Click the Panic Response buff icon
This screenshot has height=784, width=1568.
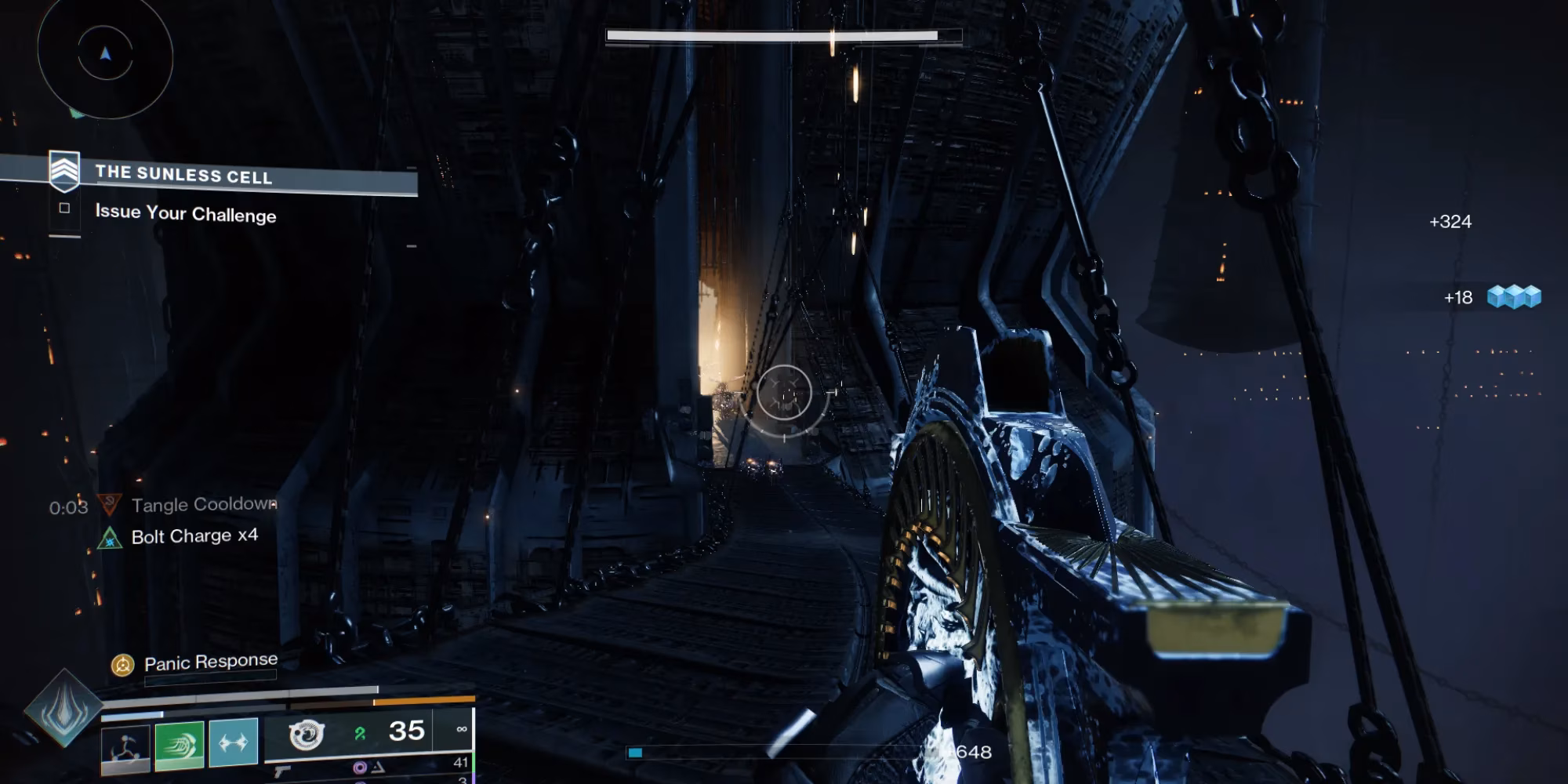point(122,666)
